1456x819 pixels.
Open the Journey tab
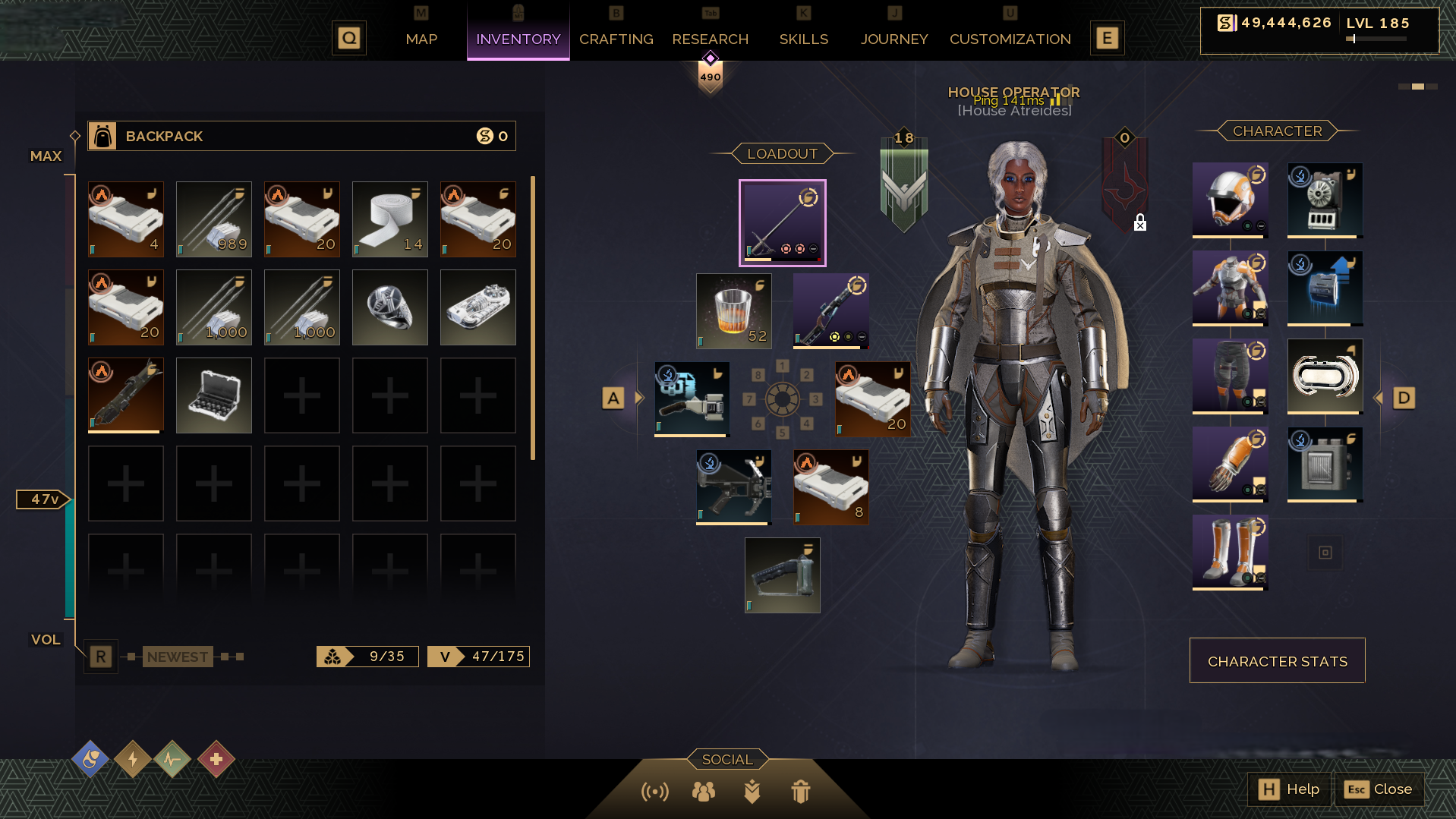(x=893, y=39)
